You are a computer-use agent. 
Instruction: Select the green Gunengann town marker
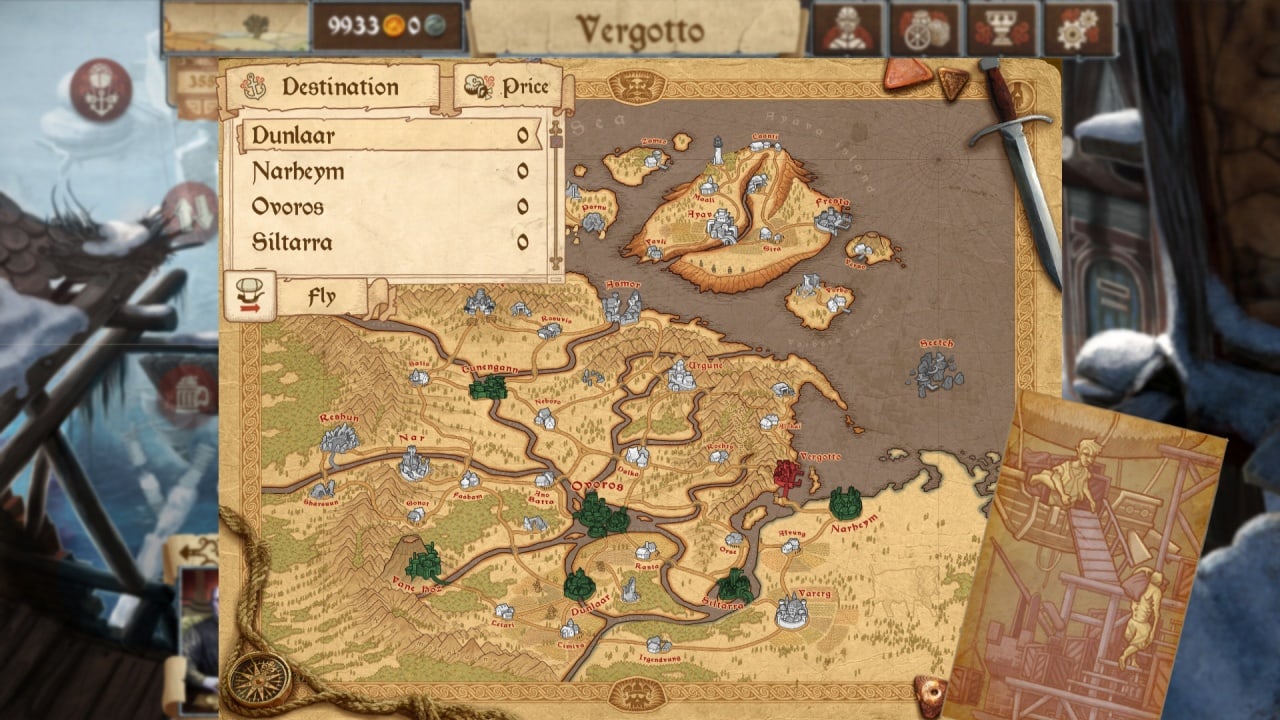coord(488,387)
